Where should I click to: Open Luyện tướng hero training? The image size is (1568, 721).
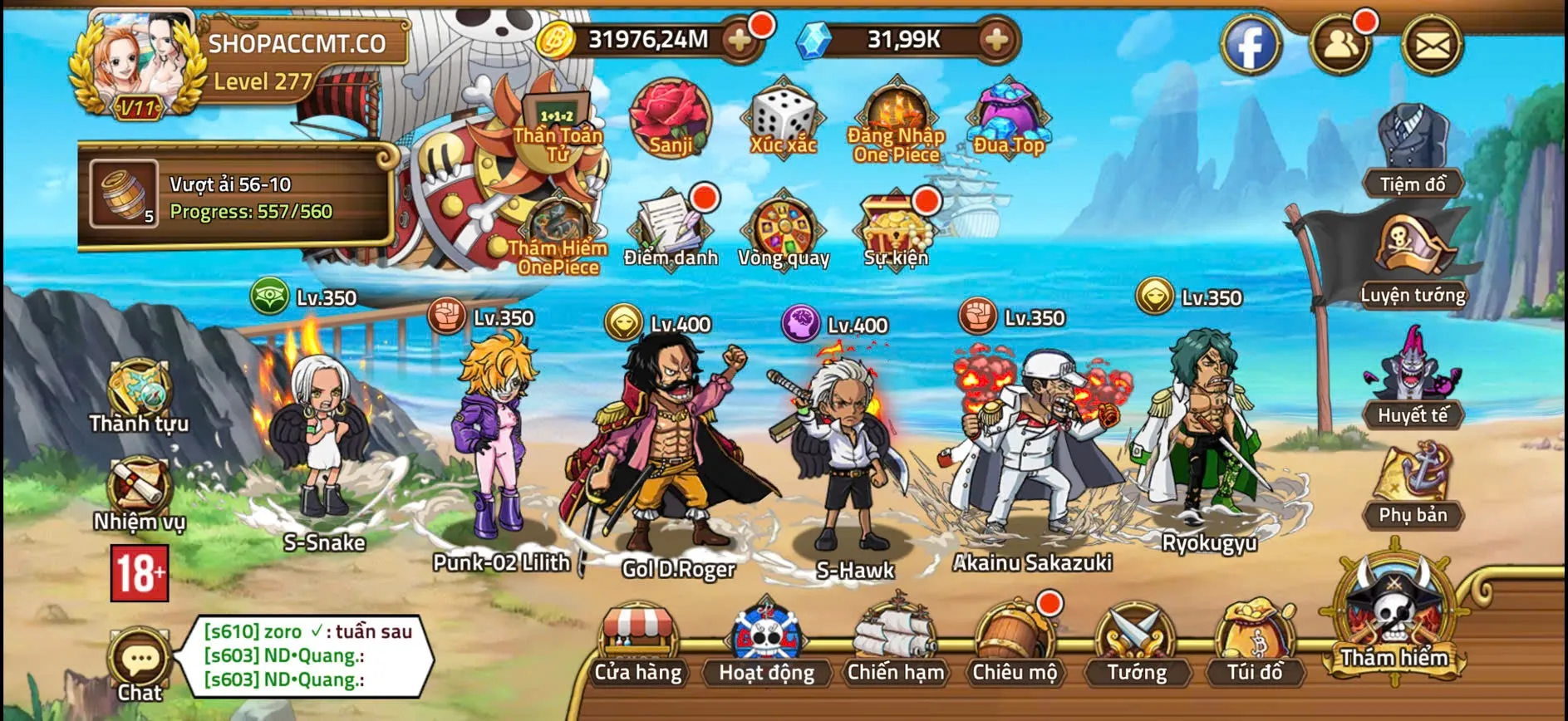click(x=1413, y=259)
